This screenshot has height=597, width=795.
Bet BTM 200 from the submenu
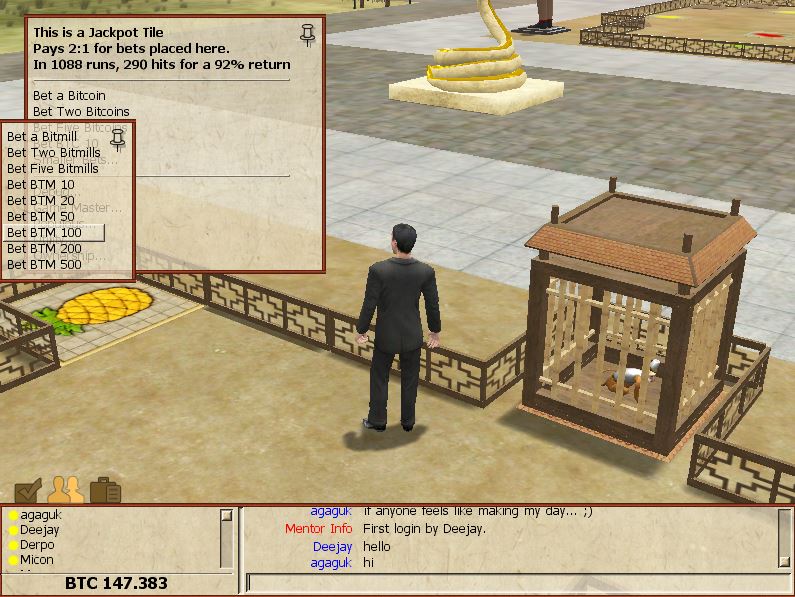click(45, 248)
